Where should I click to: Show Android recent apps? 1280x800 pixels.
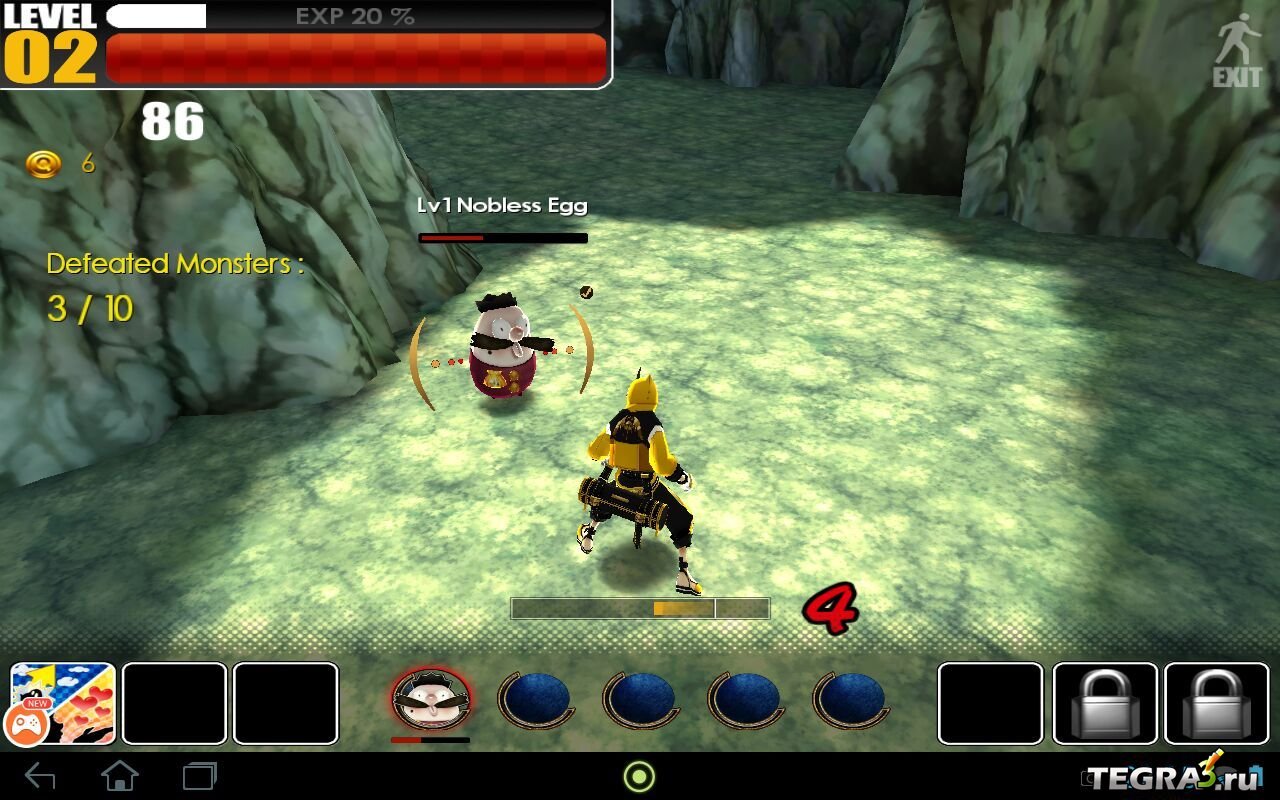[200, 776]
